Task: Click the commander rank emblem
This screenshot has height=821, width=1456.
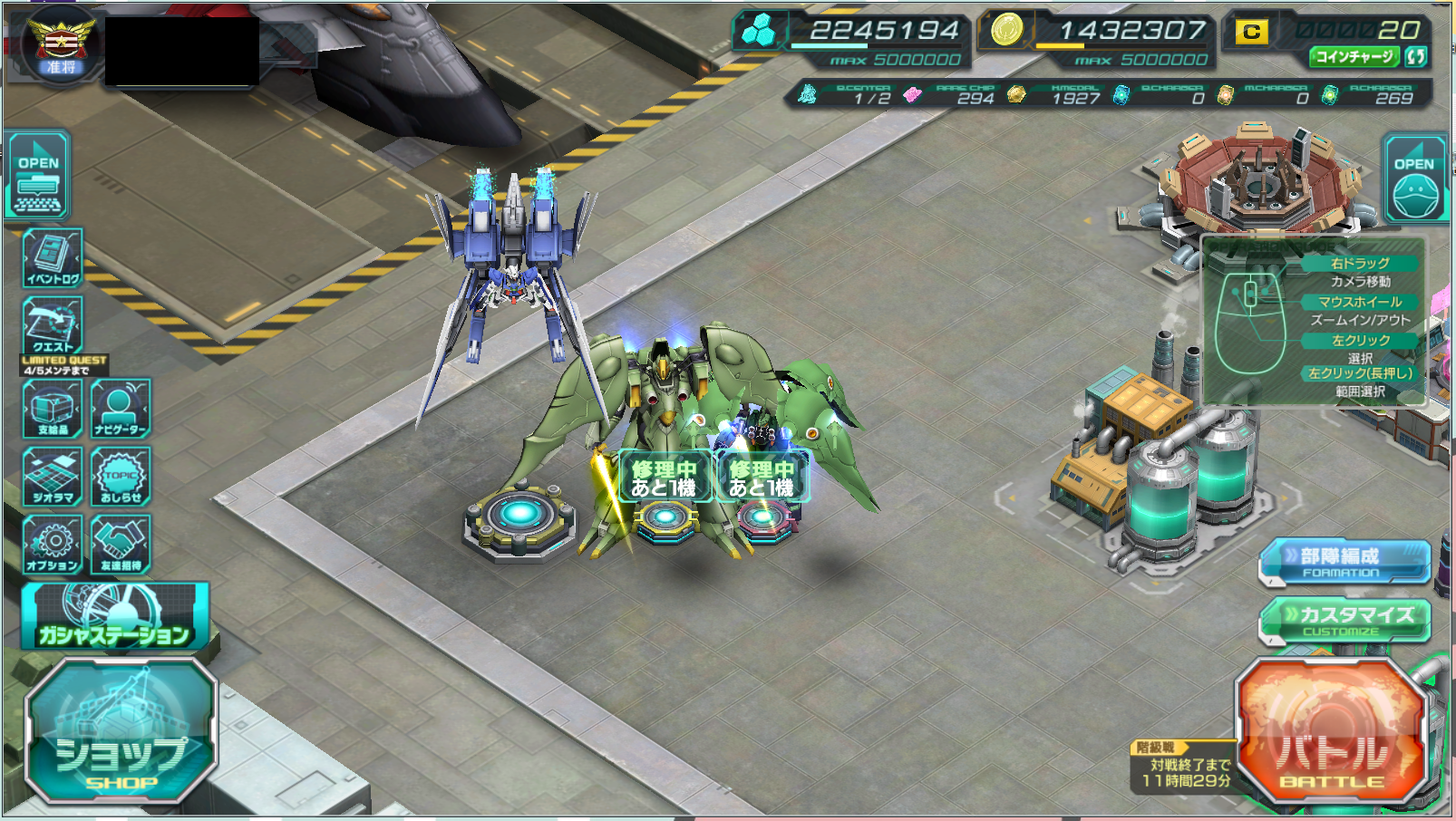Action: 60,43
